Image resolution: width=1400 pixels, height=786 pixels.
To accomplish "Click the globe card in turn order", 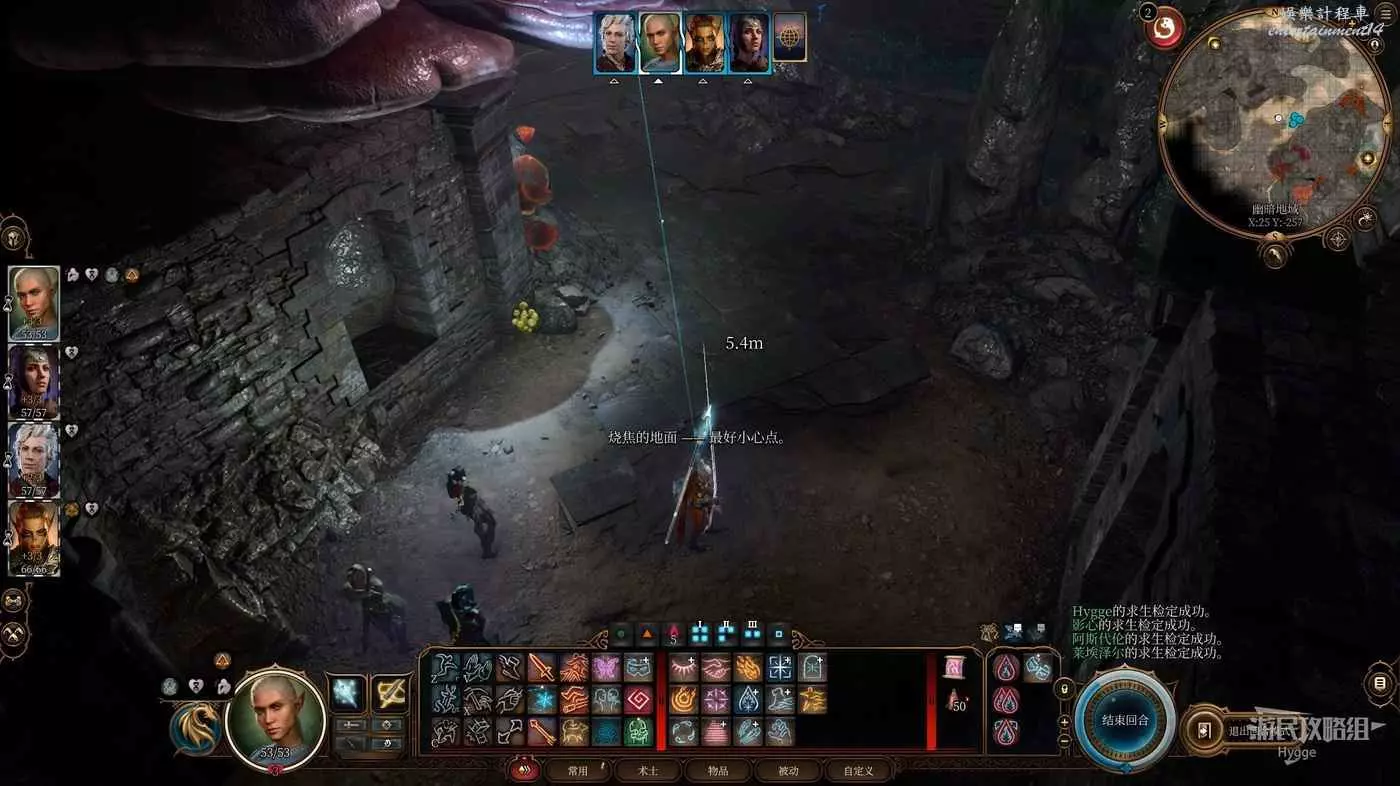I will pyautogui.click(x=790, y=38).
